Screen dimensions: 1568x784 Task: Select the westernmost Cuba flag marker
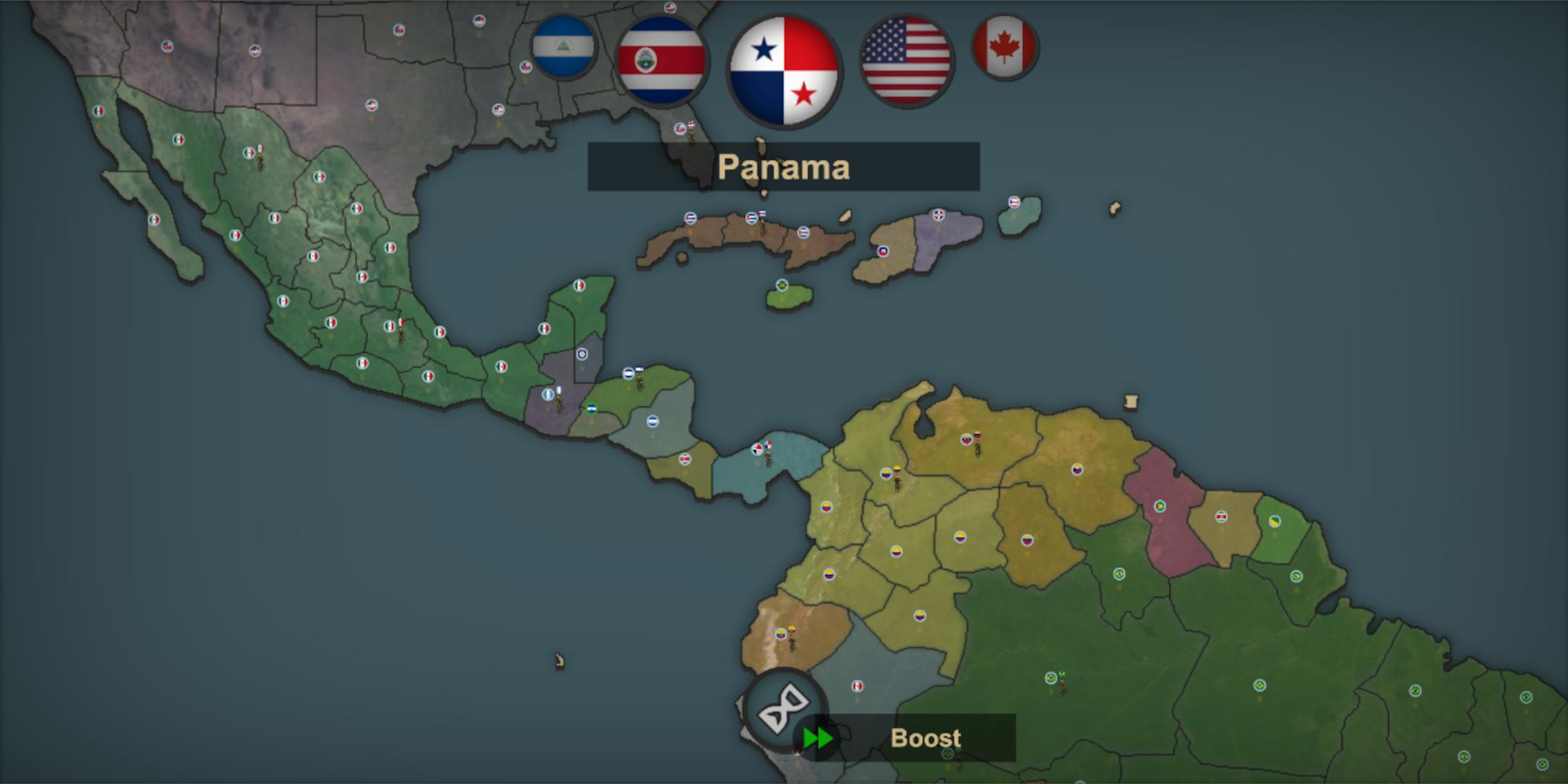click(x=690, y=219)
